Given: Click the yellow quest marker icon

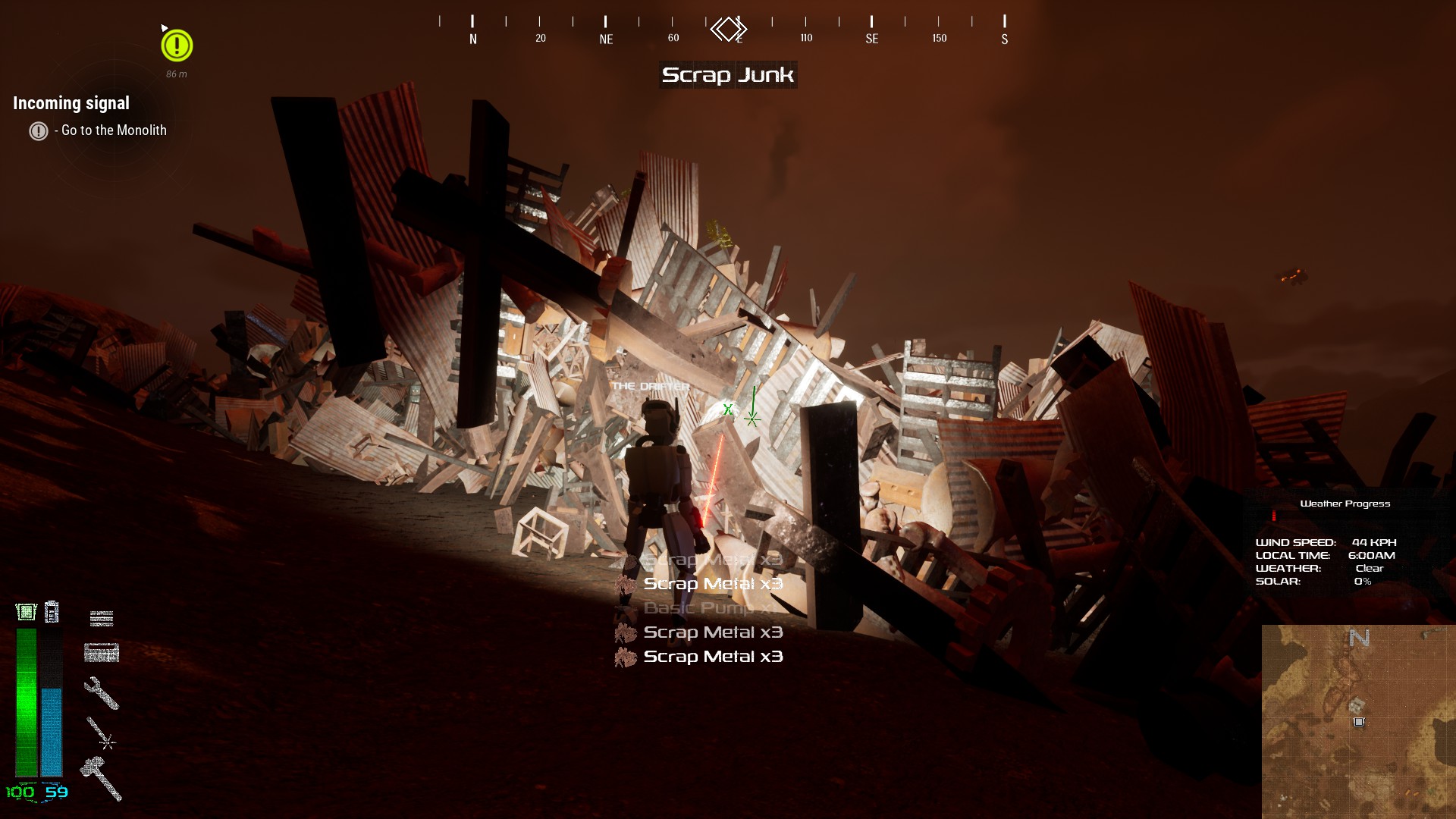Looking at the screenshot, I should click(177, 45).
